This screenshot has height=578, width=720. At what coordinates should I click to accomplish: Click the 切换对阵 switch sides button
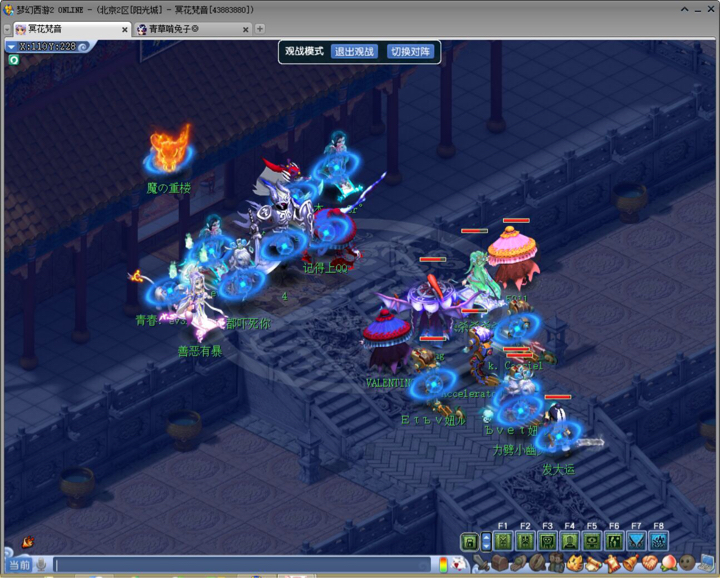point(411,51)
